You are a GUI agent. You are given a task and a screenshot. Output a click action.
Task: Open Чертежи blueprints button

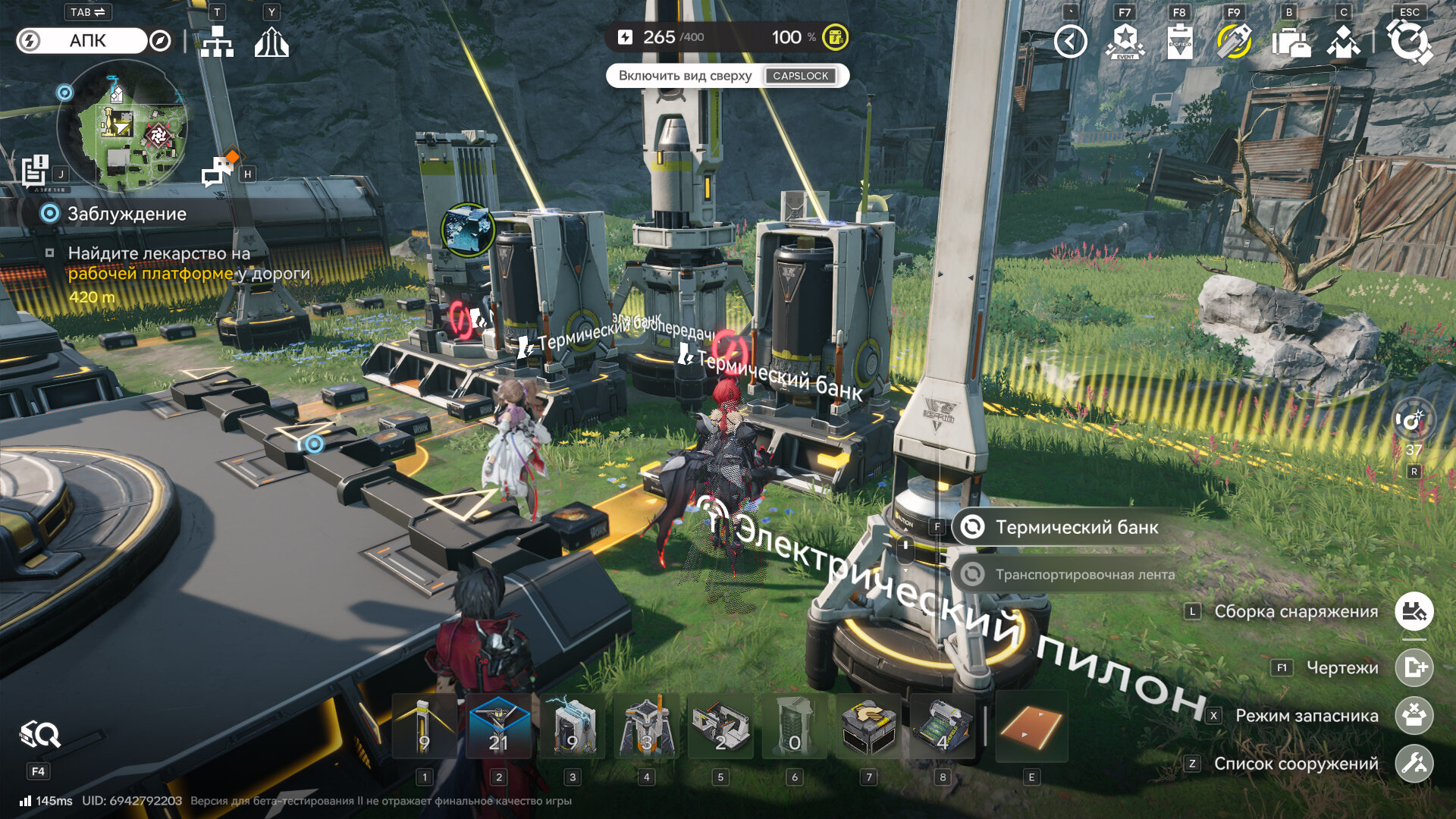pyautogui.click(x=1414, y=668)
